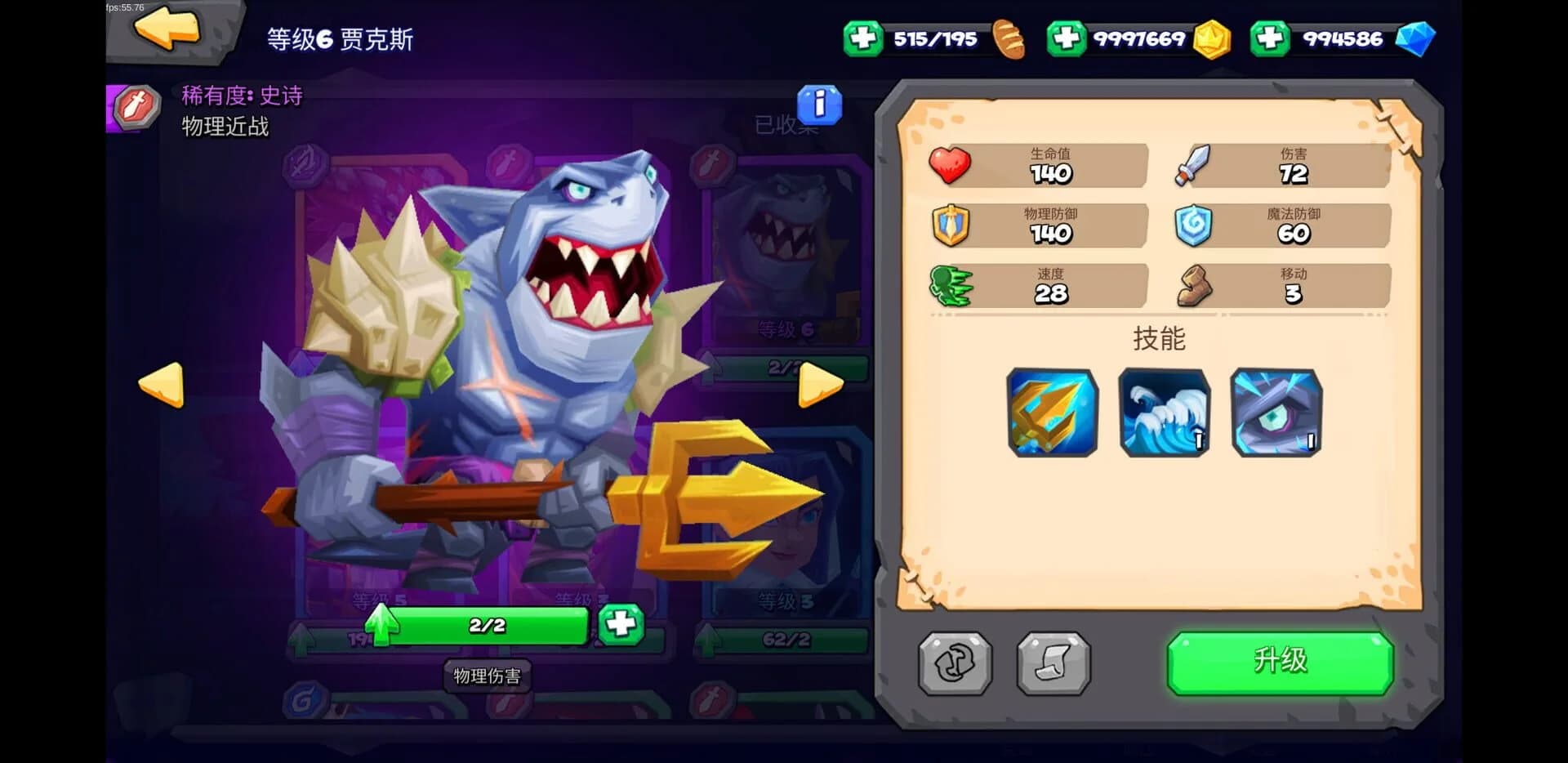Select the golden trident skill icon
The width and height of the screenshot is (1568, 763).
(1052, 415)
